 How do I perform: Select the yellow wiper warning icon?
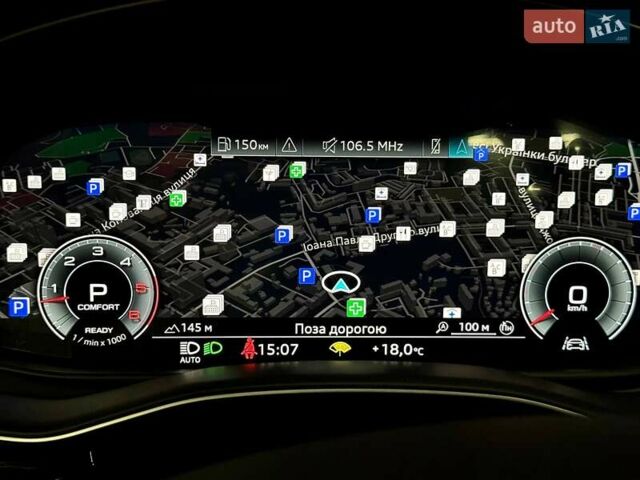341,349
